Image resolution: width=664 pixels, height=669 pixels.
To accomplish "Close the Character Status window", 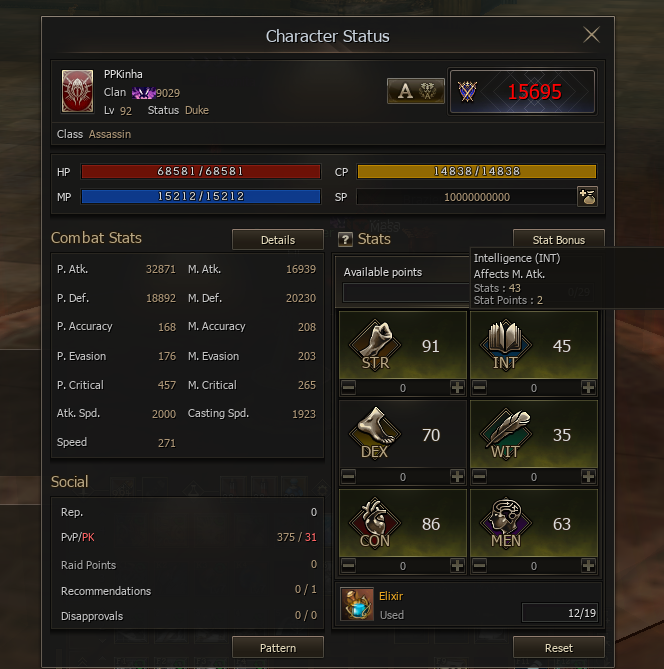I will 591,36.
